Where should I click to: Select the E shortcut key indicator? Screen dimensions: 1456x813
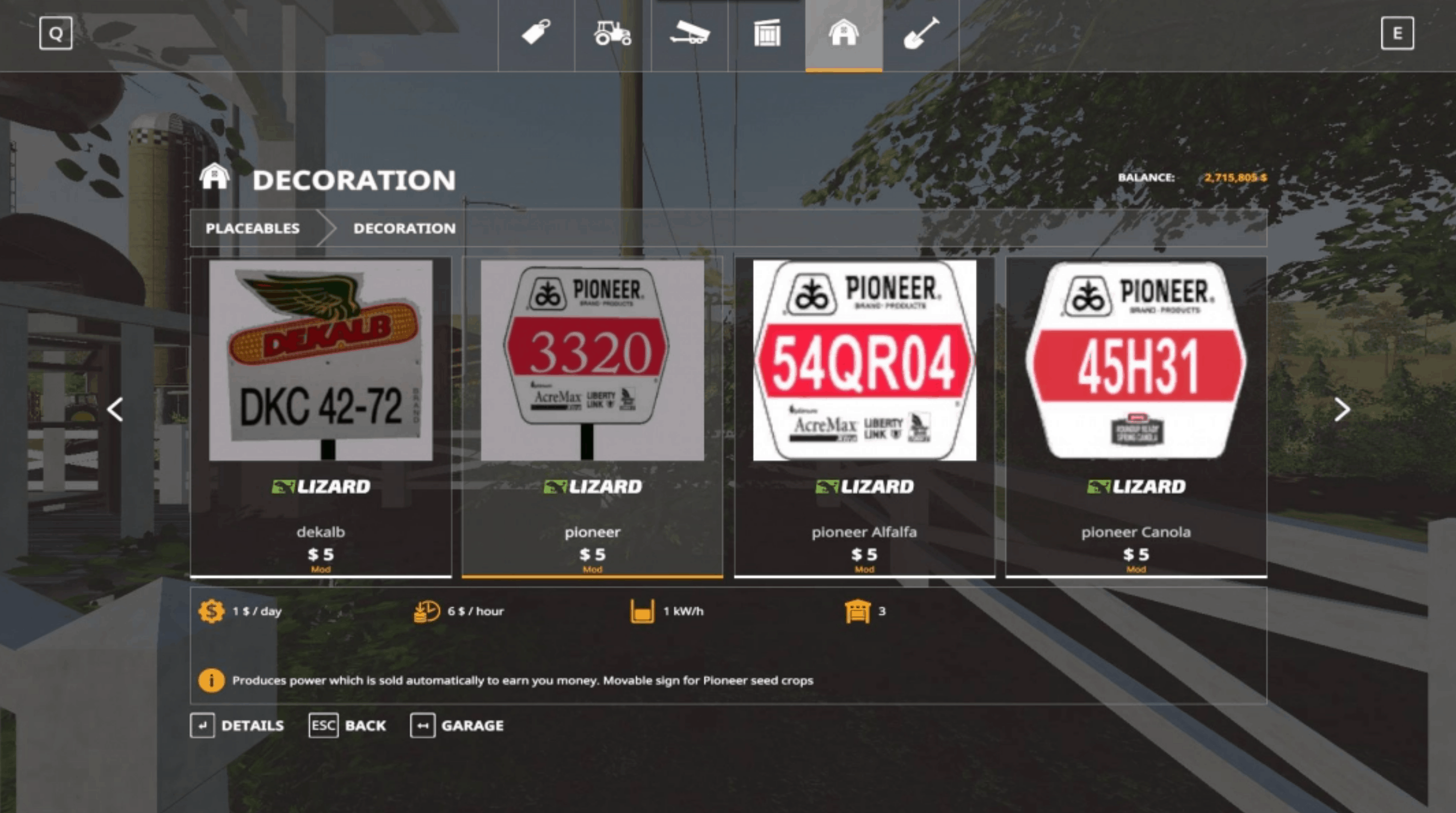[1399, 33]
